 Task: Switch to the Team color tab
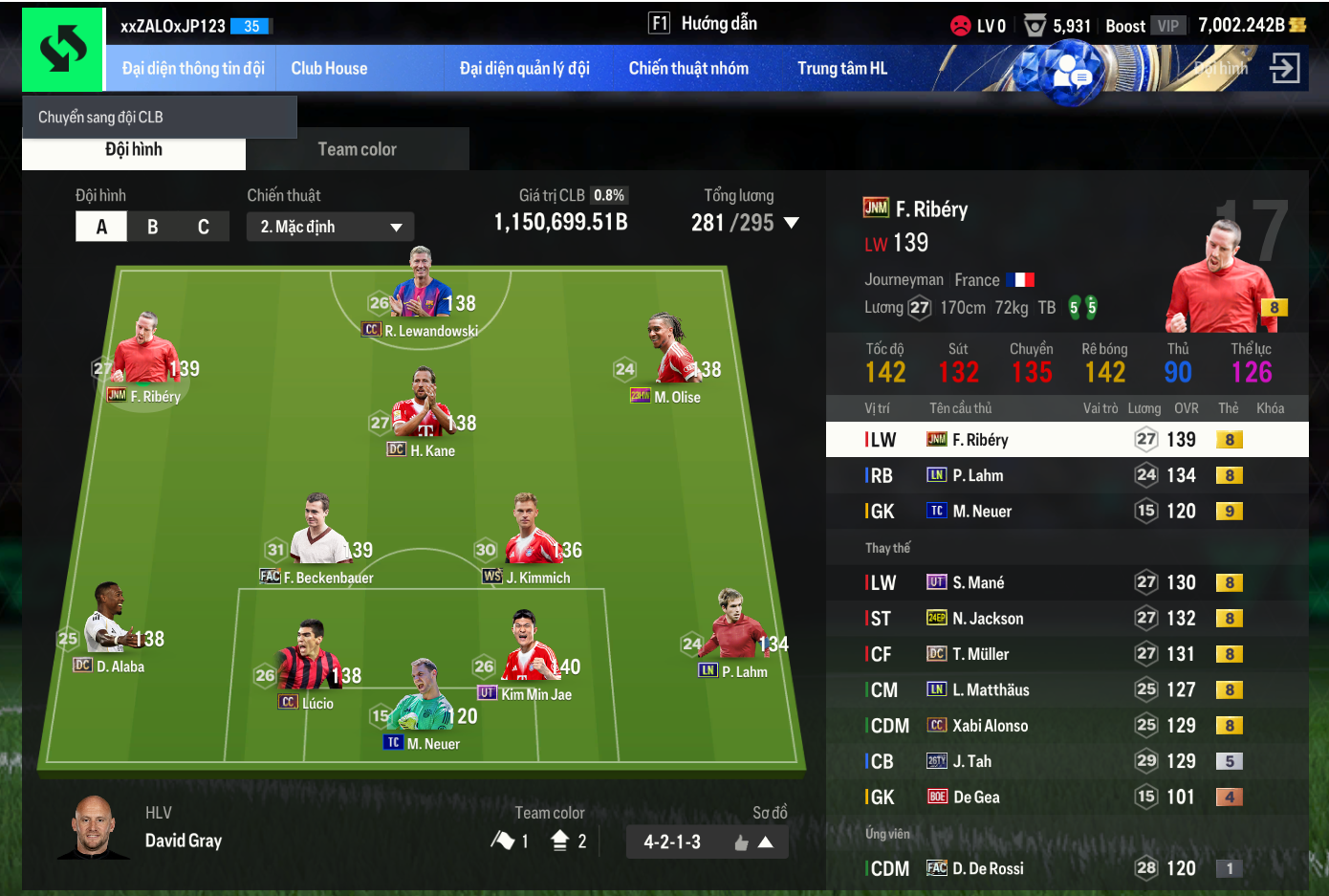click(357, 149)
